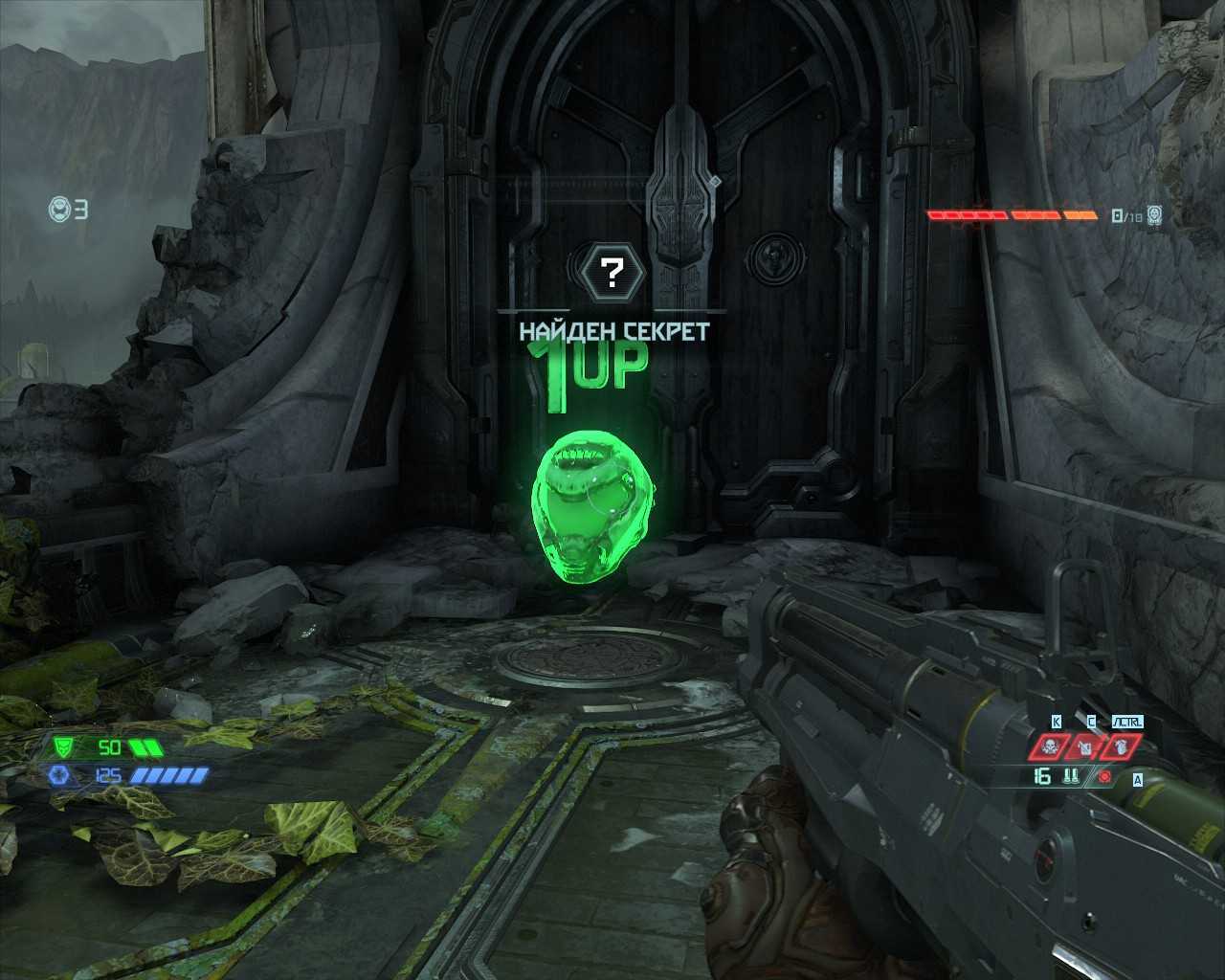
Task: Click the extra lives helmet icon
Action: 60,209
